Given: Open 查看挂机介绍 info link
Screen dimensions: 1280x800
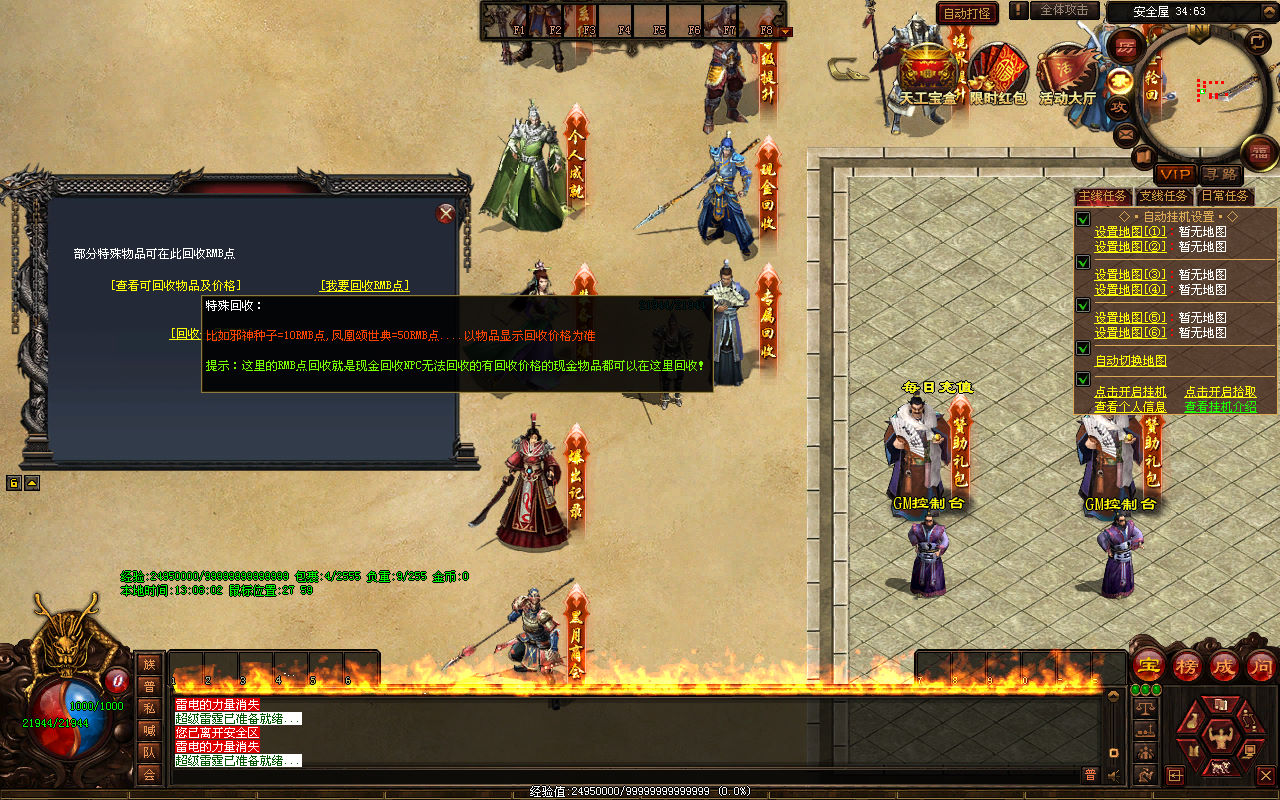Looking at the screenshot, I should 1220,407.
